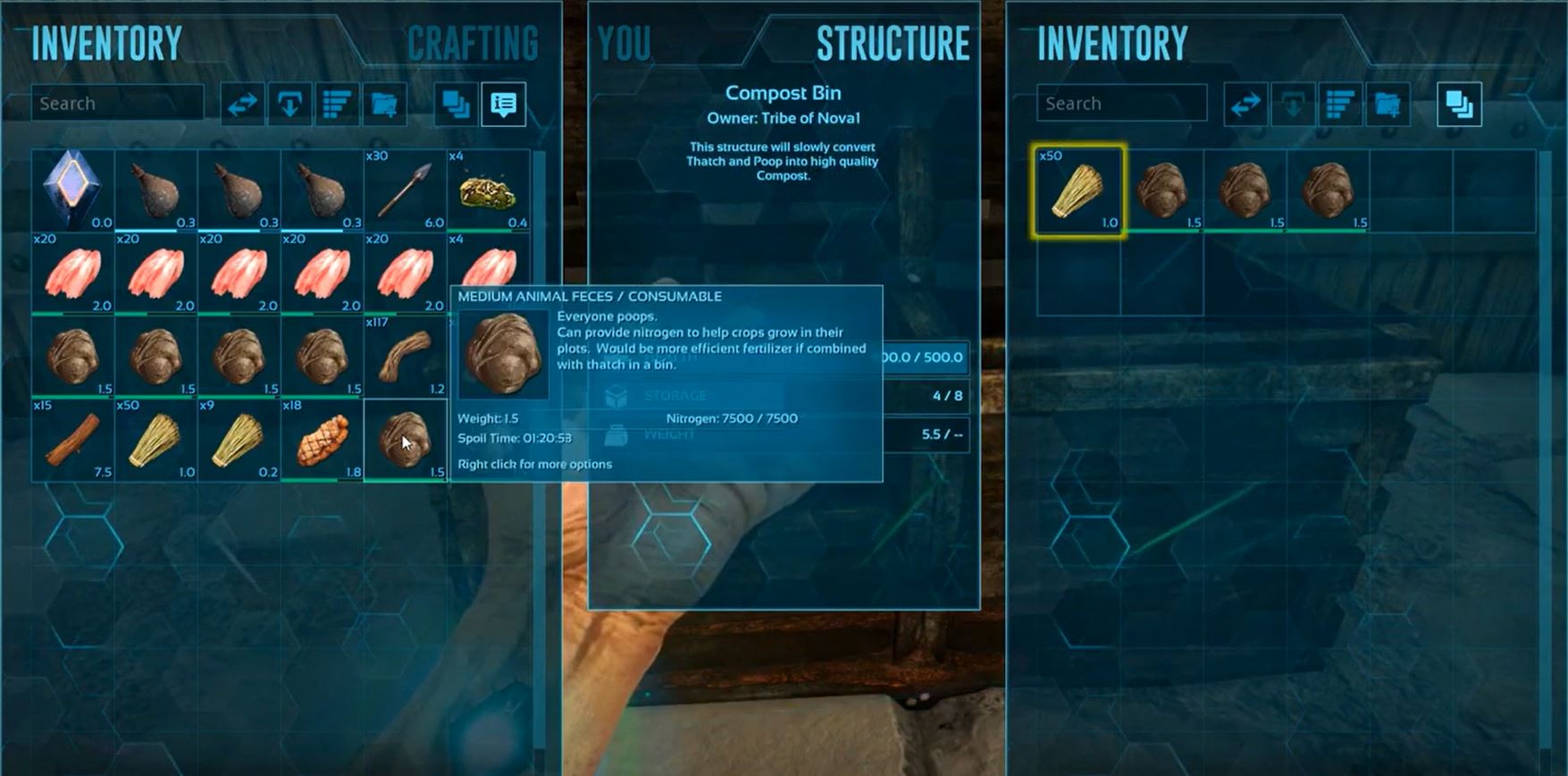Click the Search field in the left inventory

pos(116,103)
